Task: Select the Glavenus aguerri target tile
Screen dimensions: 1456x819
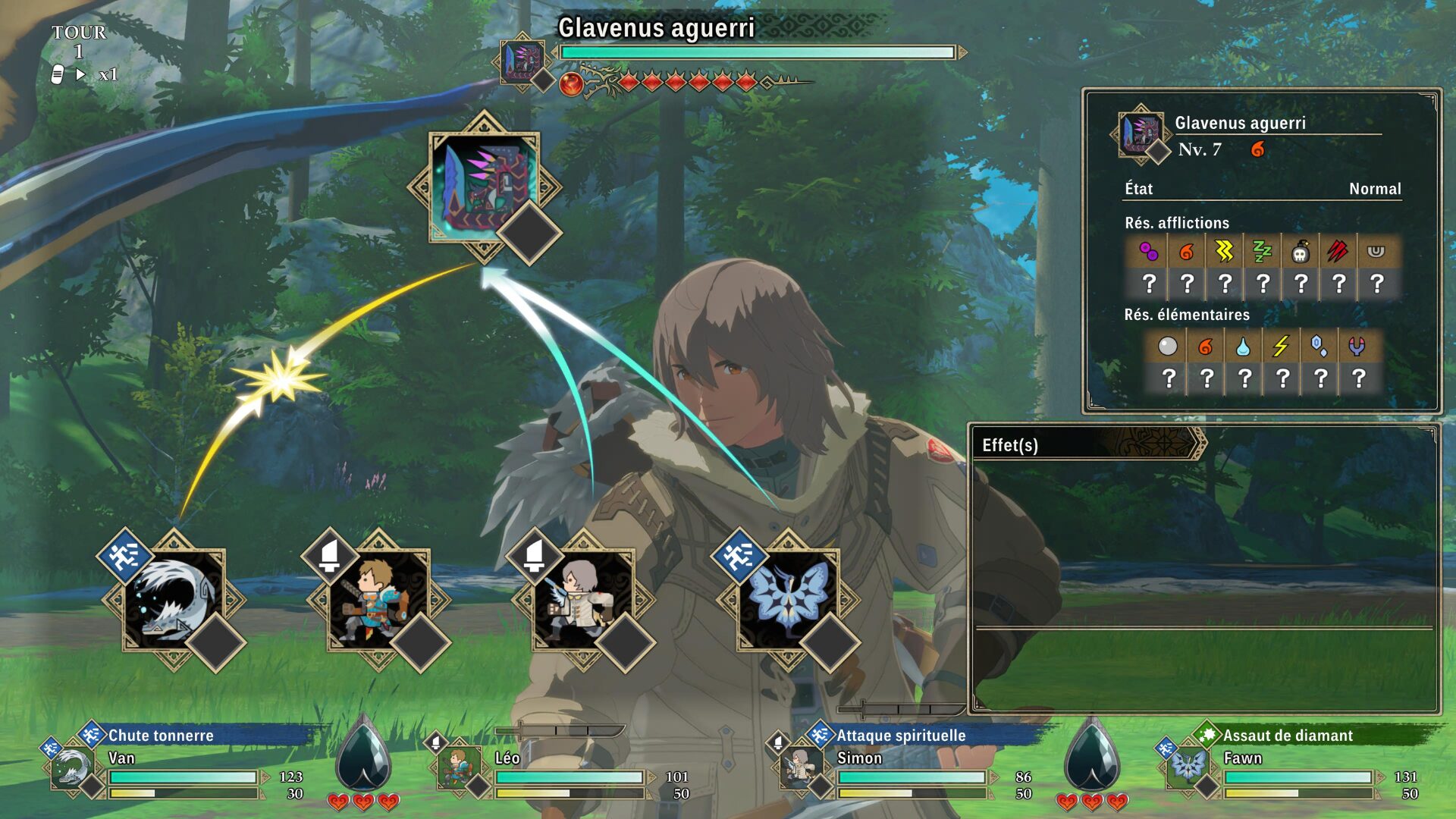Action: 484,187
